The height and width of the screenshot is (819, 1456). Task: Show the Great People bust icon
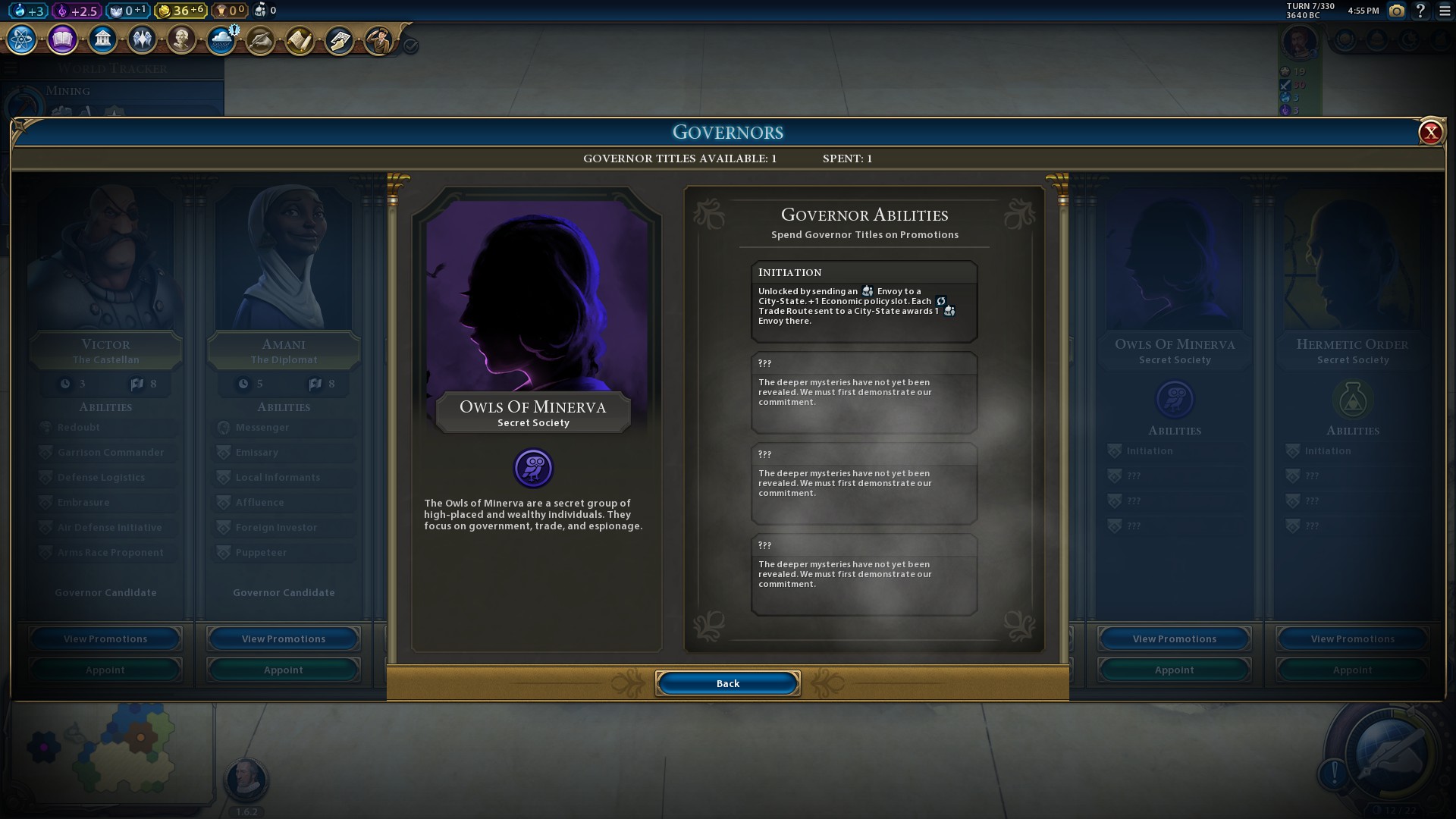pyautogui.click(x=181, y=39)
